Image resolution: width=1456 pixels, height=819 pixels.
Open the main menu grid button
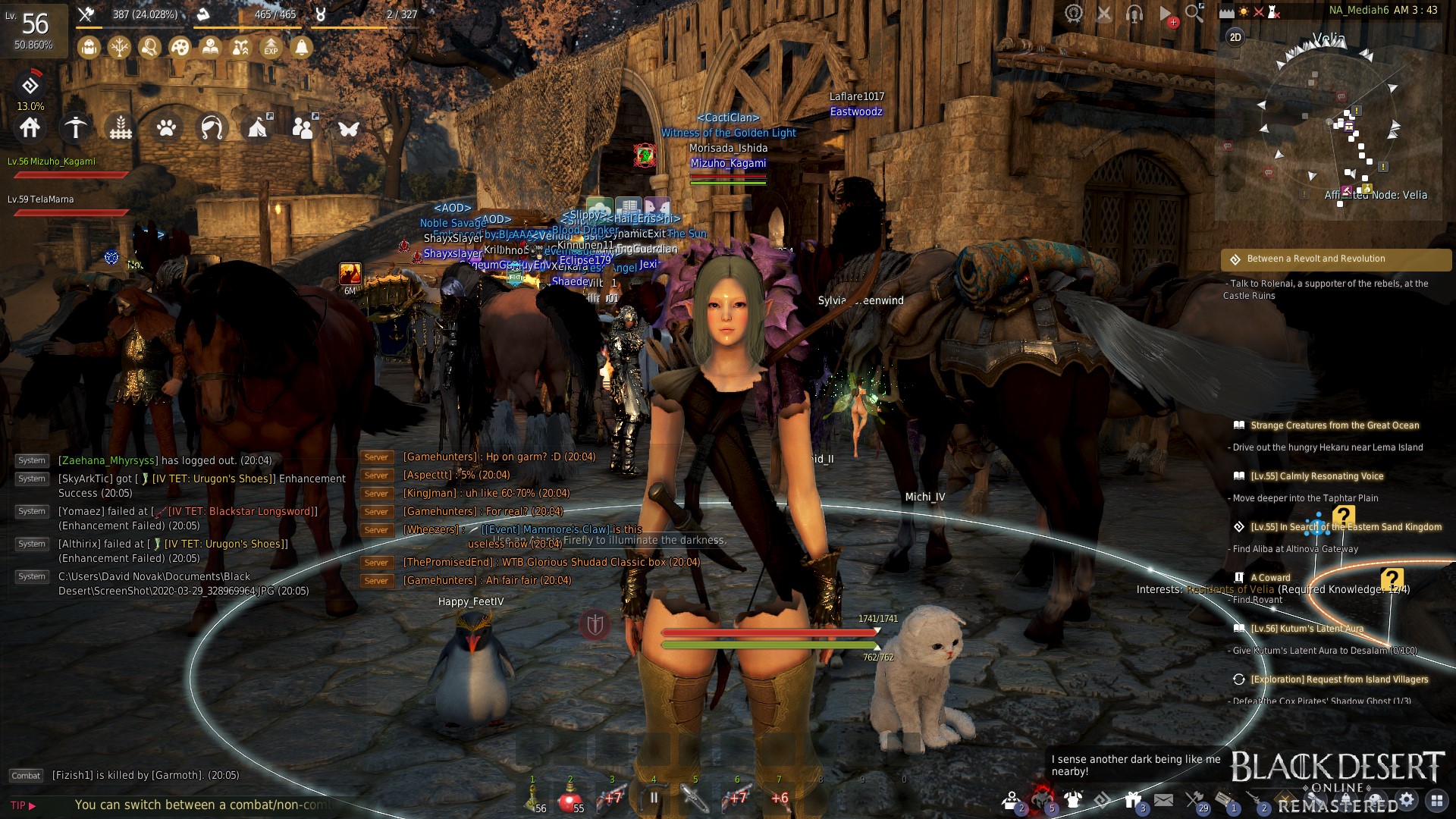click(1436, 799)
